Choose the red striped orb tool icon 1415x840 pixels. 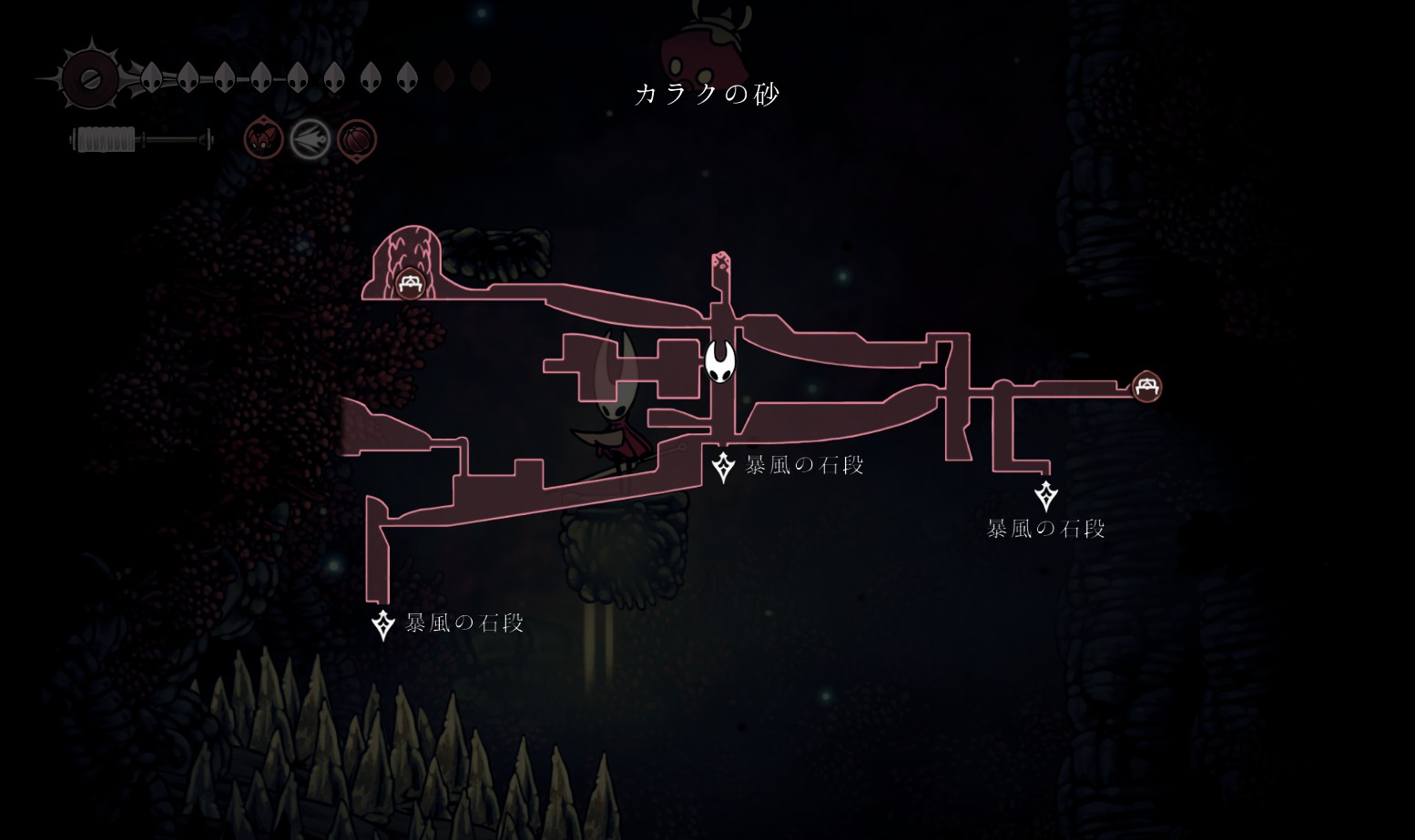(357, 140)
